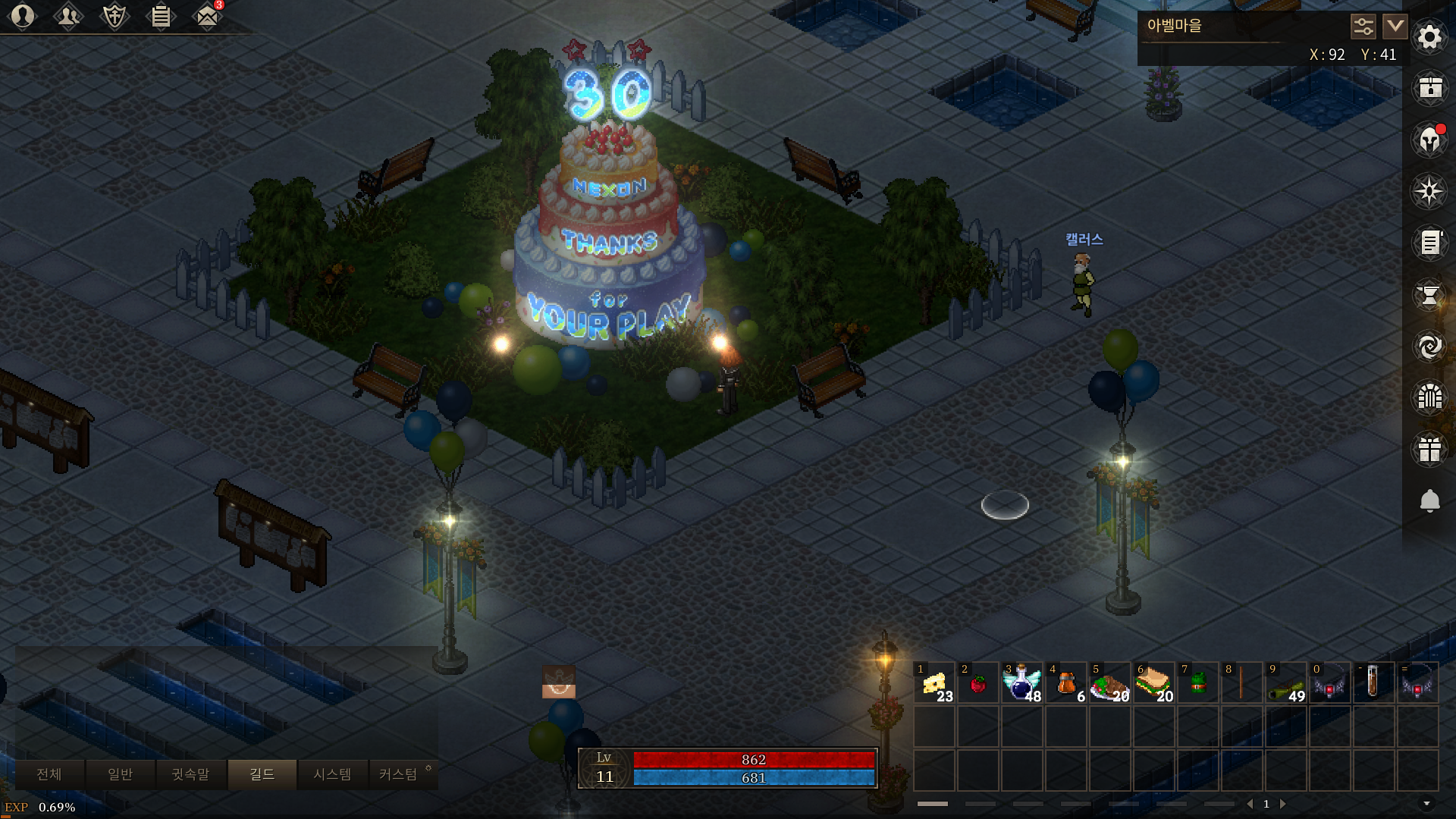Click the notification bell icon
Screen dimensions: 1456x819
point(1429,500)
